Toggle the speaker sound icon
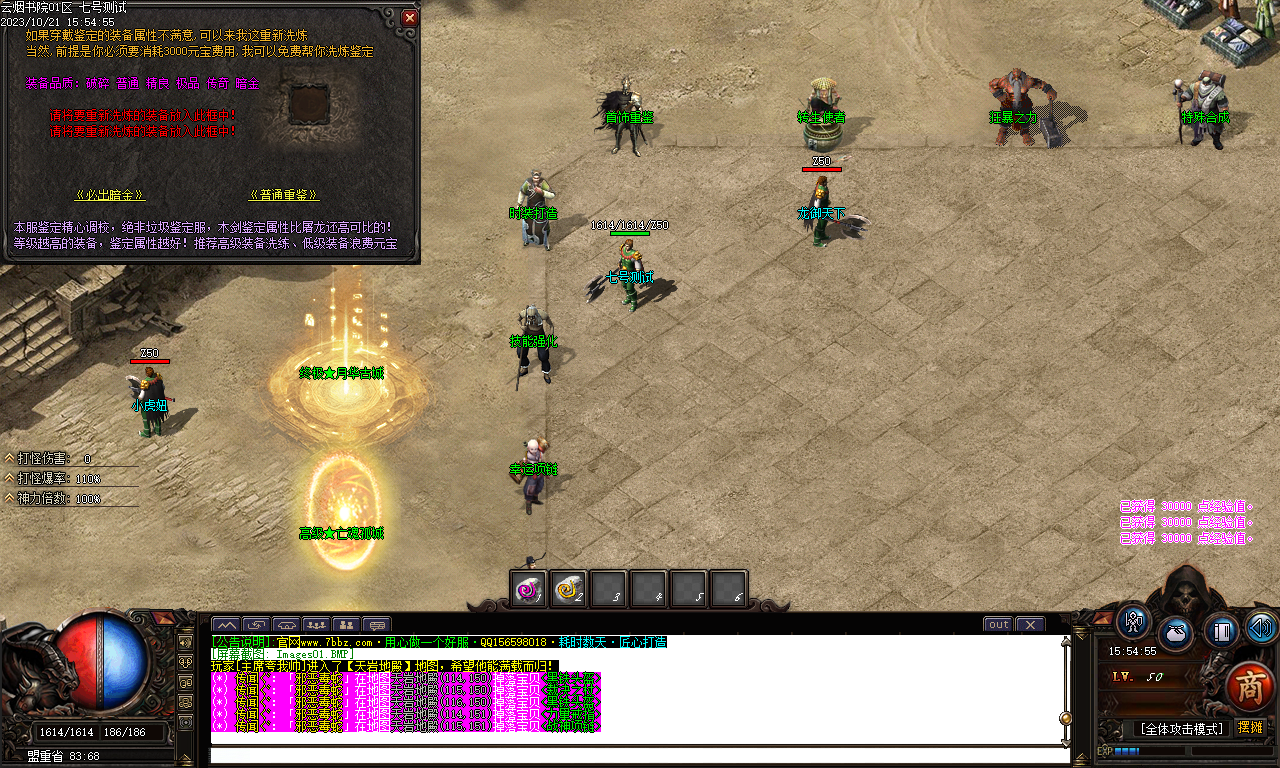 coord(1260,629)
